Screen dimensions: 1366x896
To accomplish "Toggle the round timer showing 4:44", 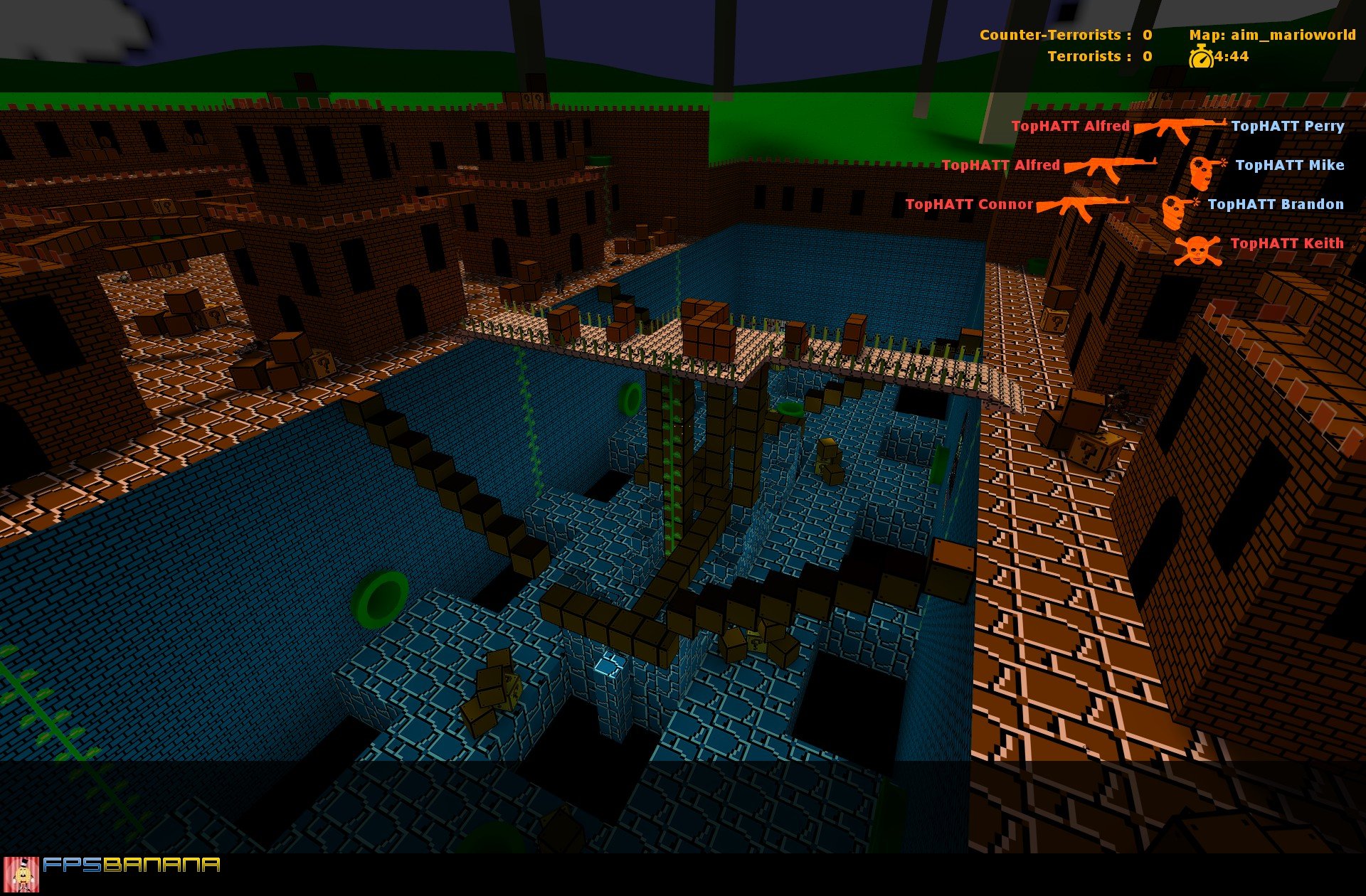I will pyautogui.click(x=1232, y=57).
